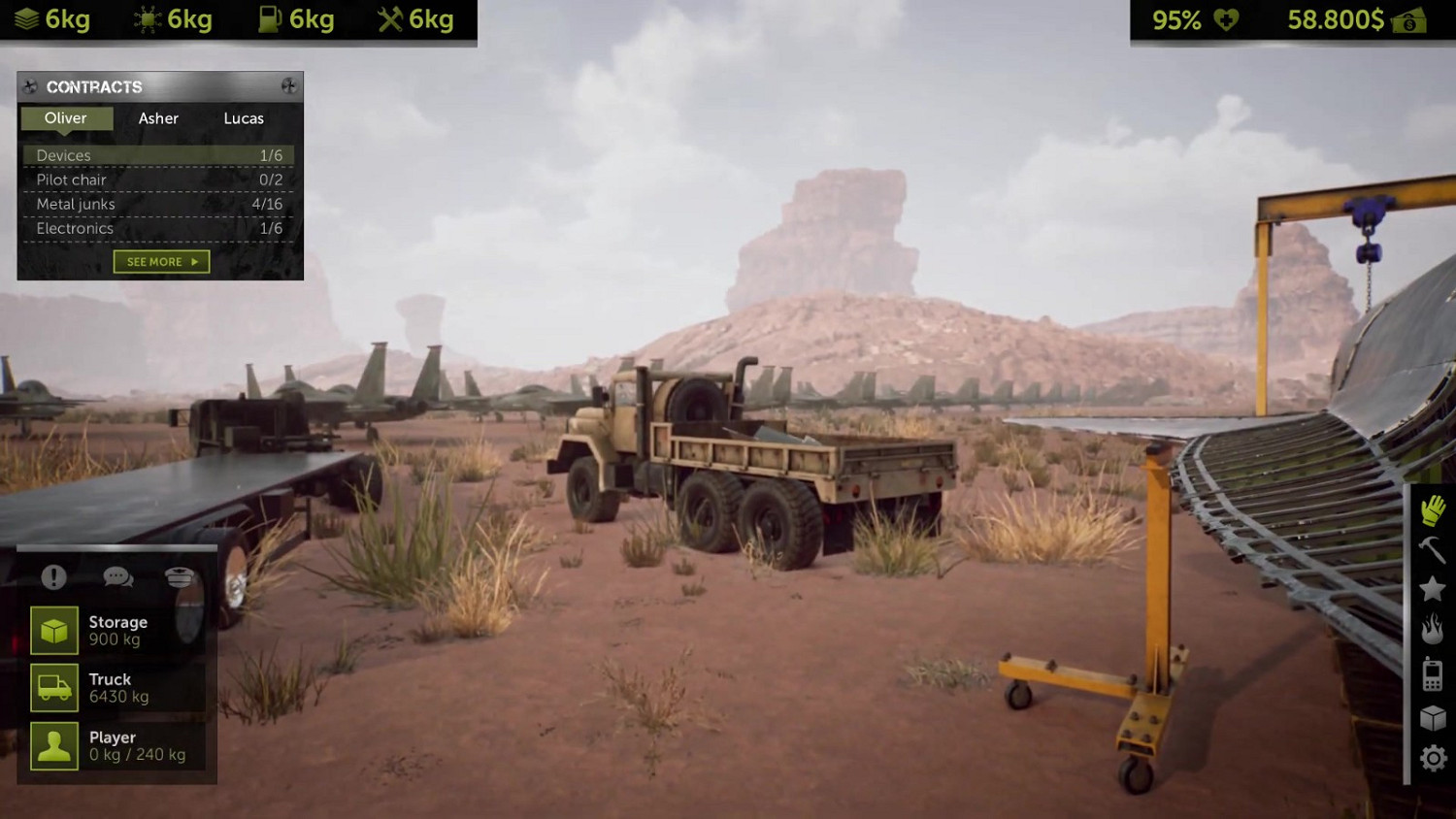Image resolution: width=1456 pixels, height=819 pixels.
Task: Switch to Lucas's contracts tab
Action: coord(243,118)
